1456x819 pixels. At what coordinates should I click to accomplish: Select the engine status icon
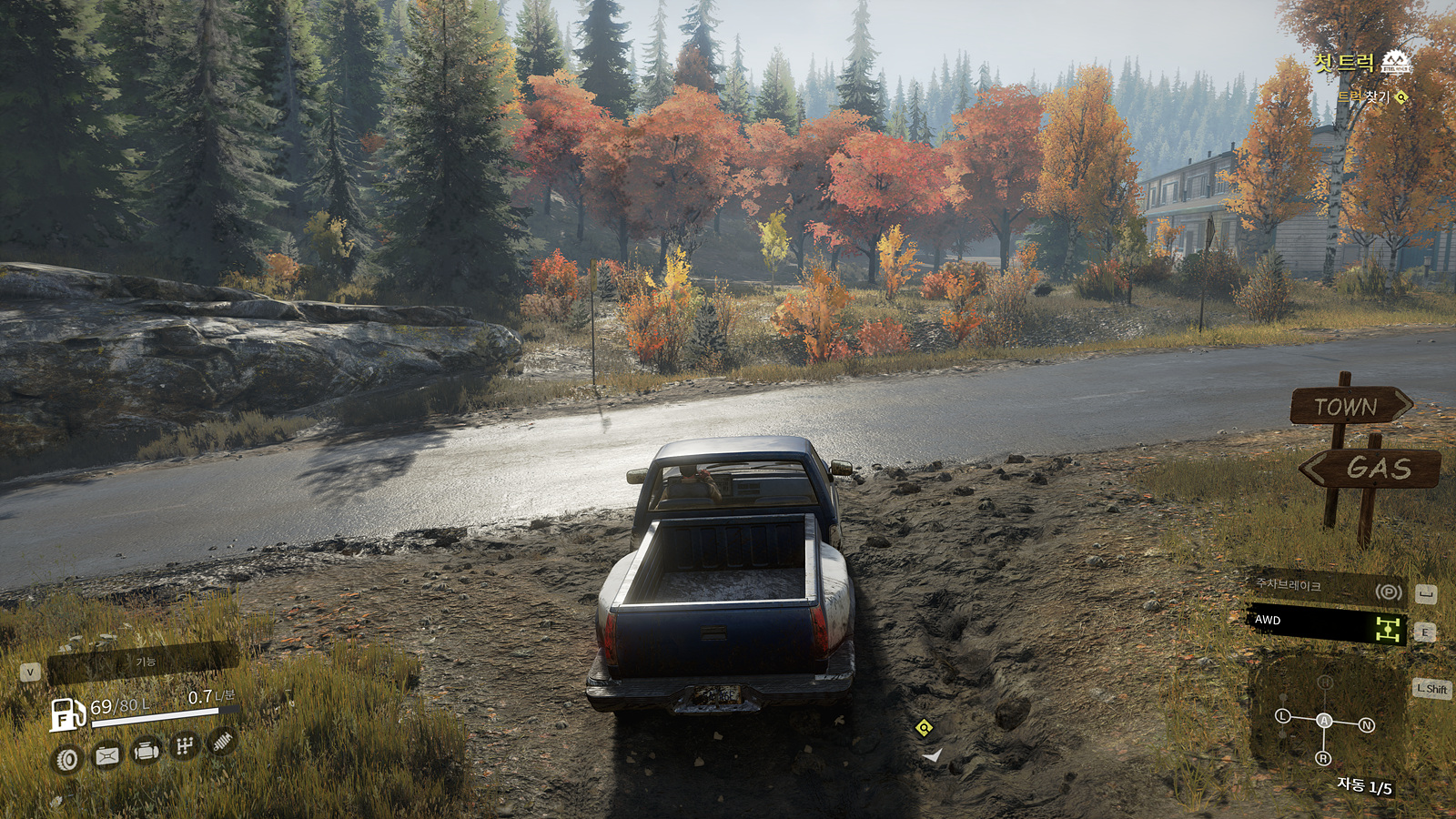click(x=147, y=752)
